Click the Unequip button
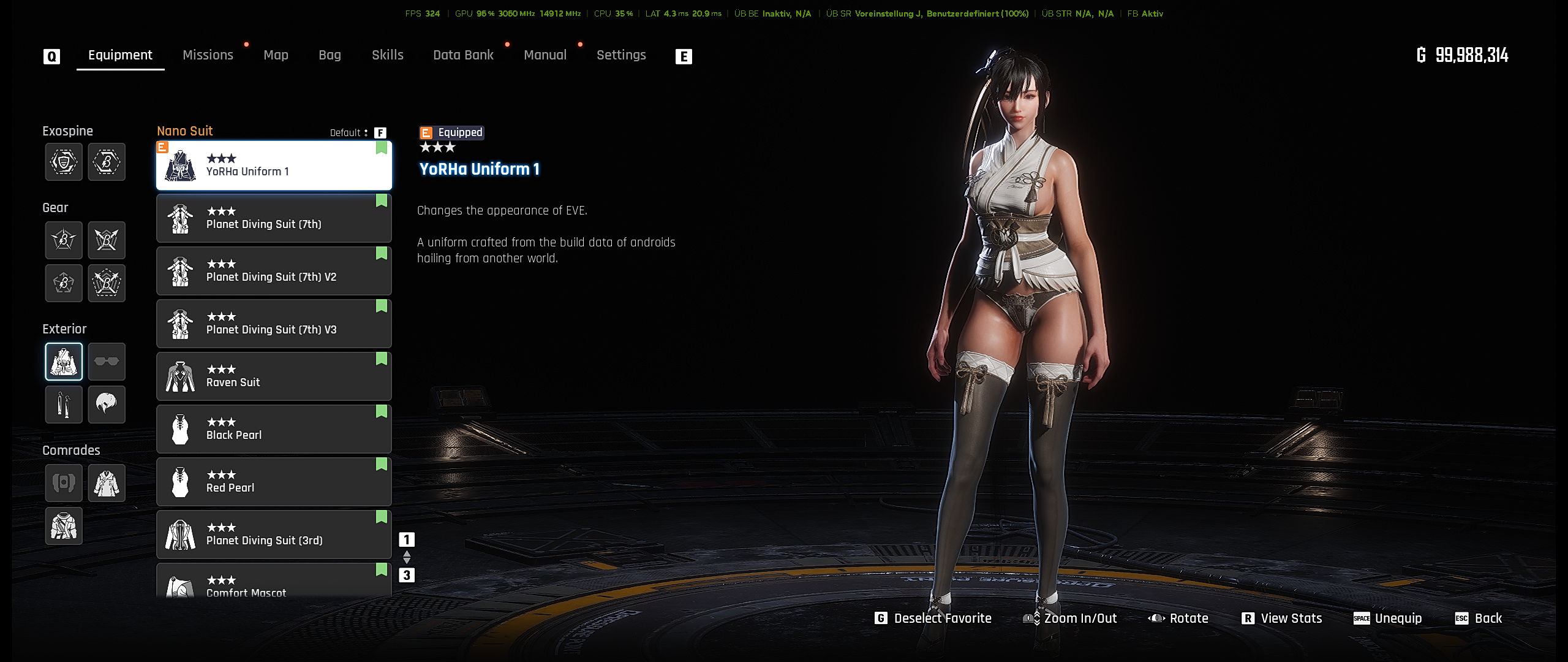Viewport: 1568px width, 662px height. [1388, 618]
